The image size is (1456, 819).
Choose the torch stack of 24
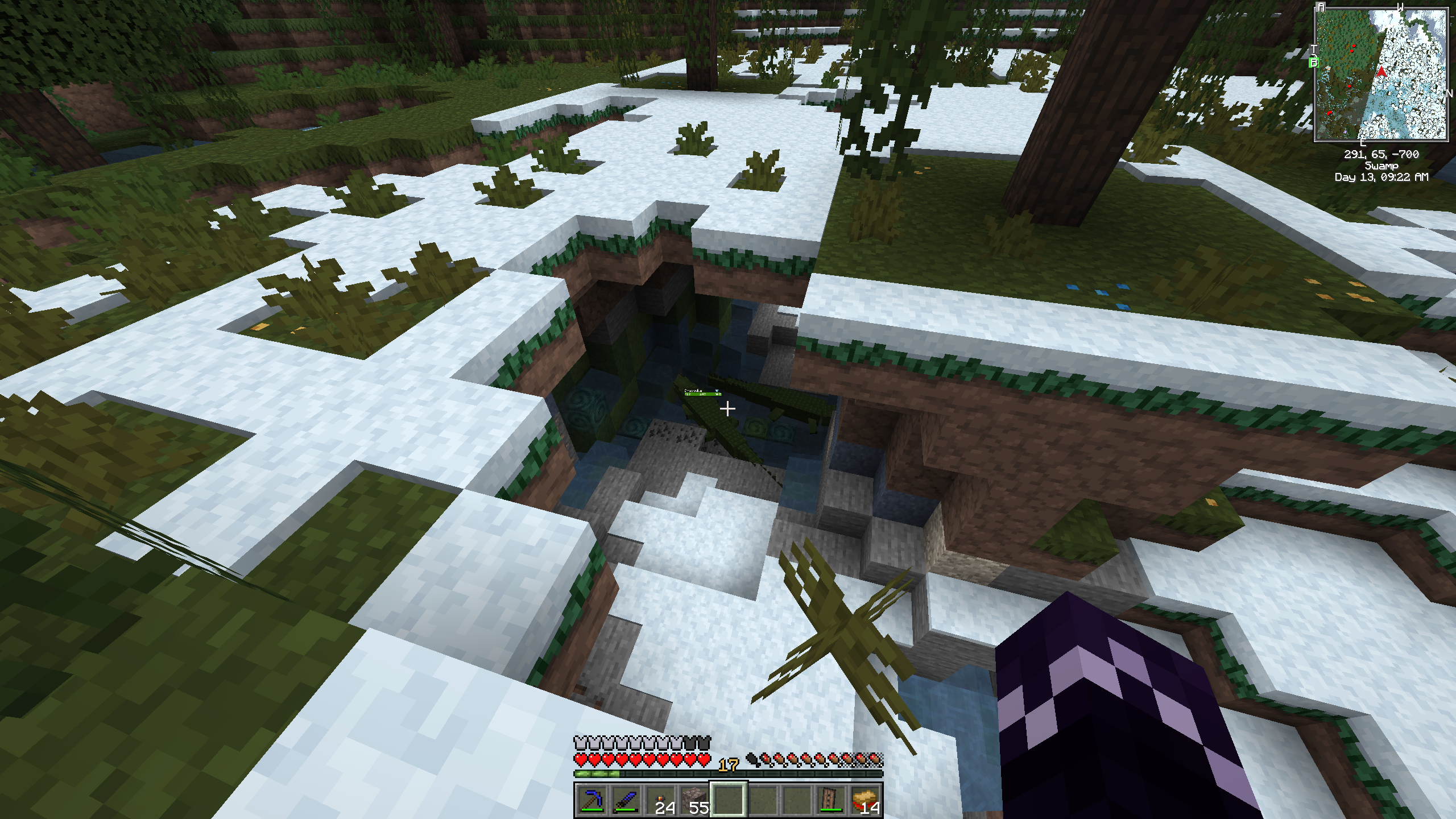pyautogui.click(x=660, y=800)
